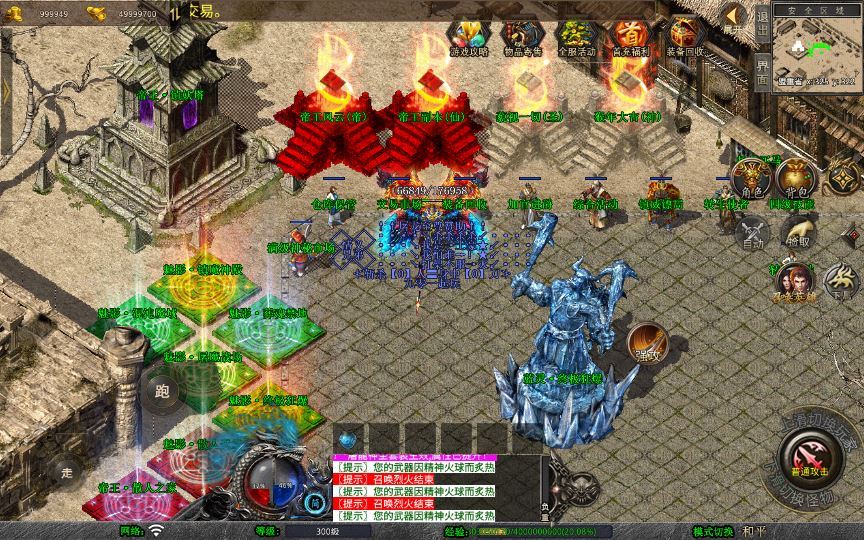Open the 全服活动 server events icon
This screenshot has height=540, width=864.
click(574, 37)
